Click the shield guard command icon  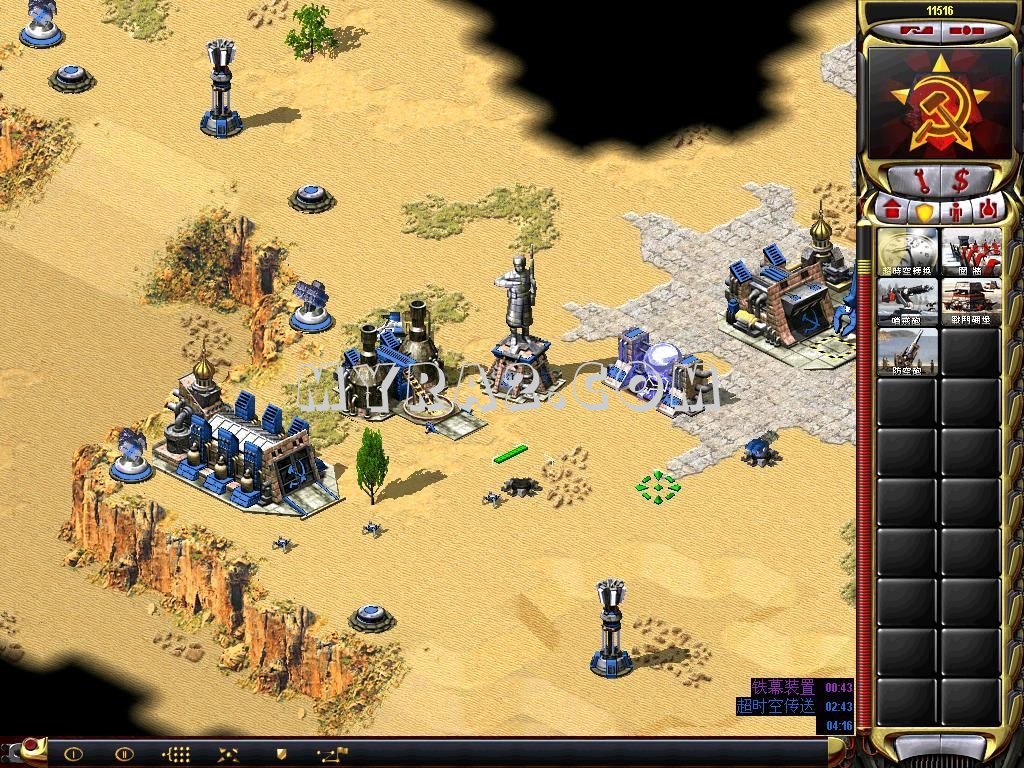[x=281, y=754]
